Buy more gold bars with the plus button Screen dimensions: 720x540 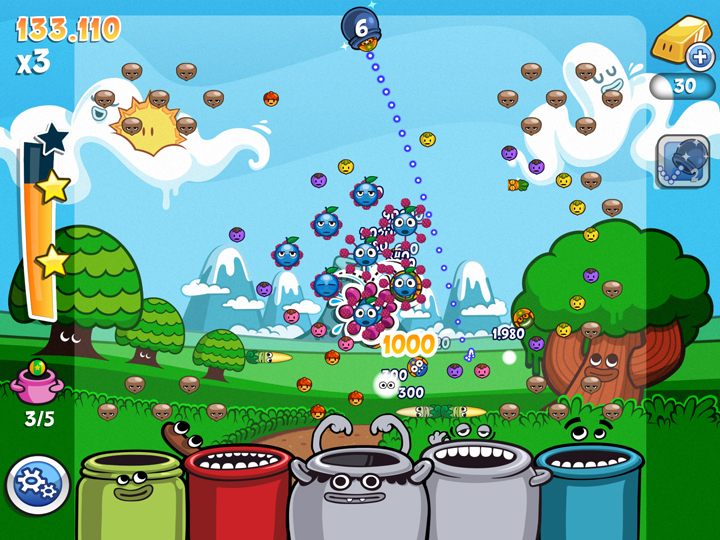point(698,56)
